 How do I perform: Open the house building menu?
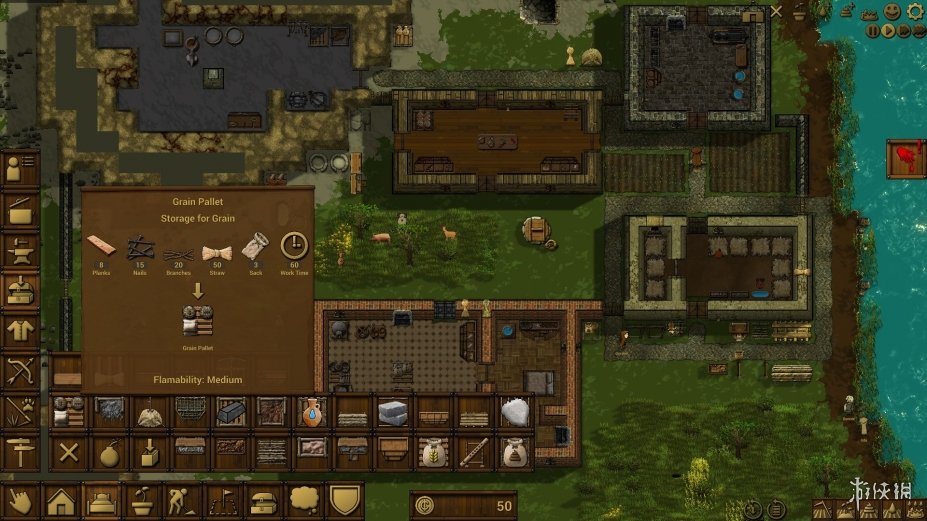(62, 500)
